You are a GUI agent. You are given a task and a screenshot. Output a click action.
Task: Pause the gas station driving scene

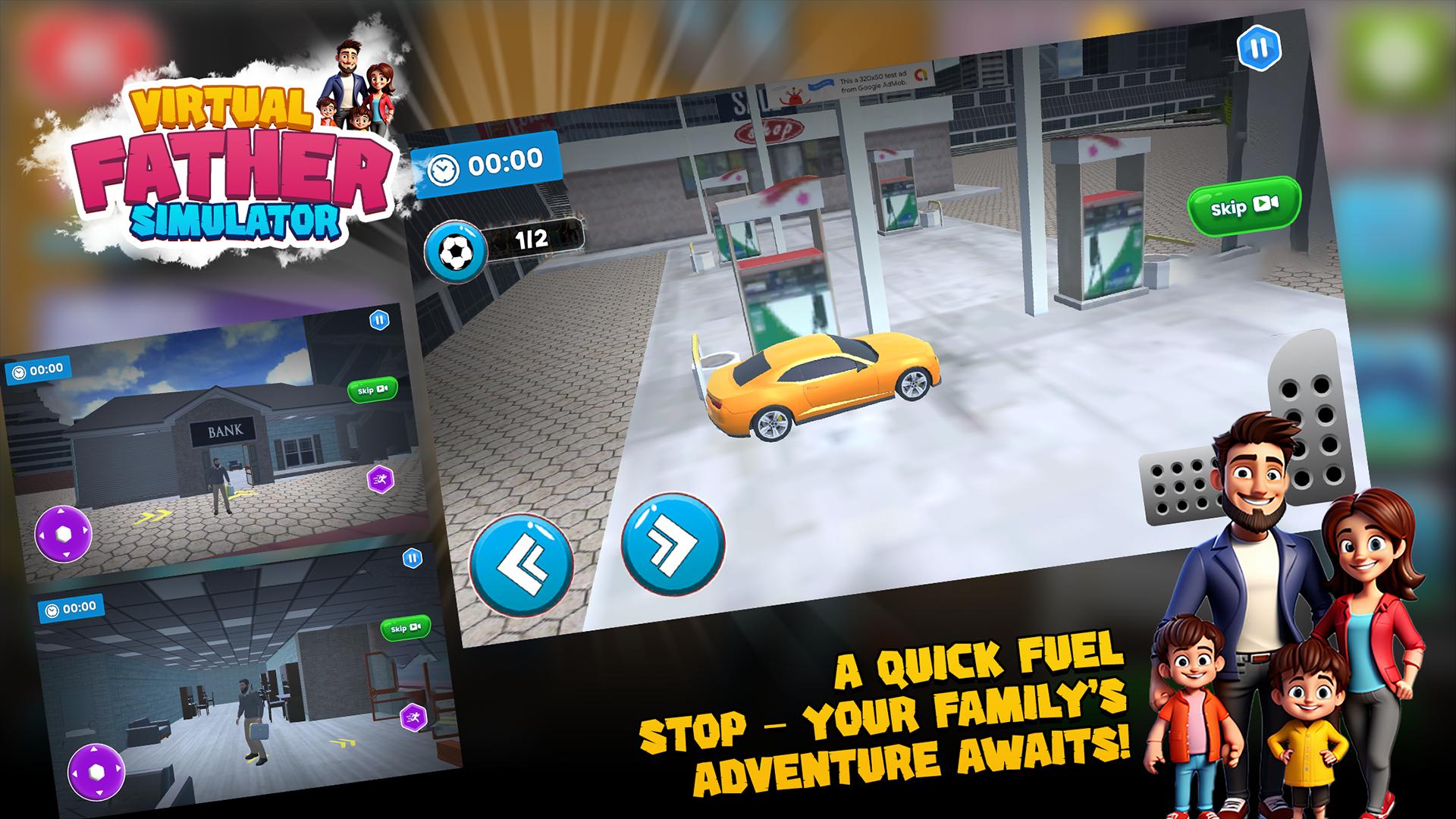[1259, 49]
